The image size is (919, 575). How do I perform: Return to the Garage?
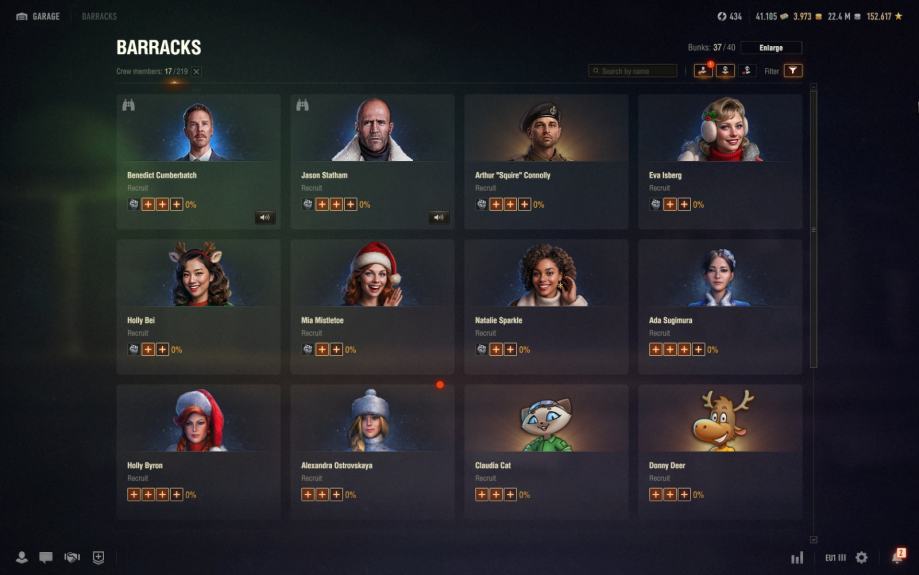(x=36, y=16)
